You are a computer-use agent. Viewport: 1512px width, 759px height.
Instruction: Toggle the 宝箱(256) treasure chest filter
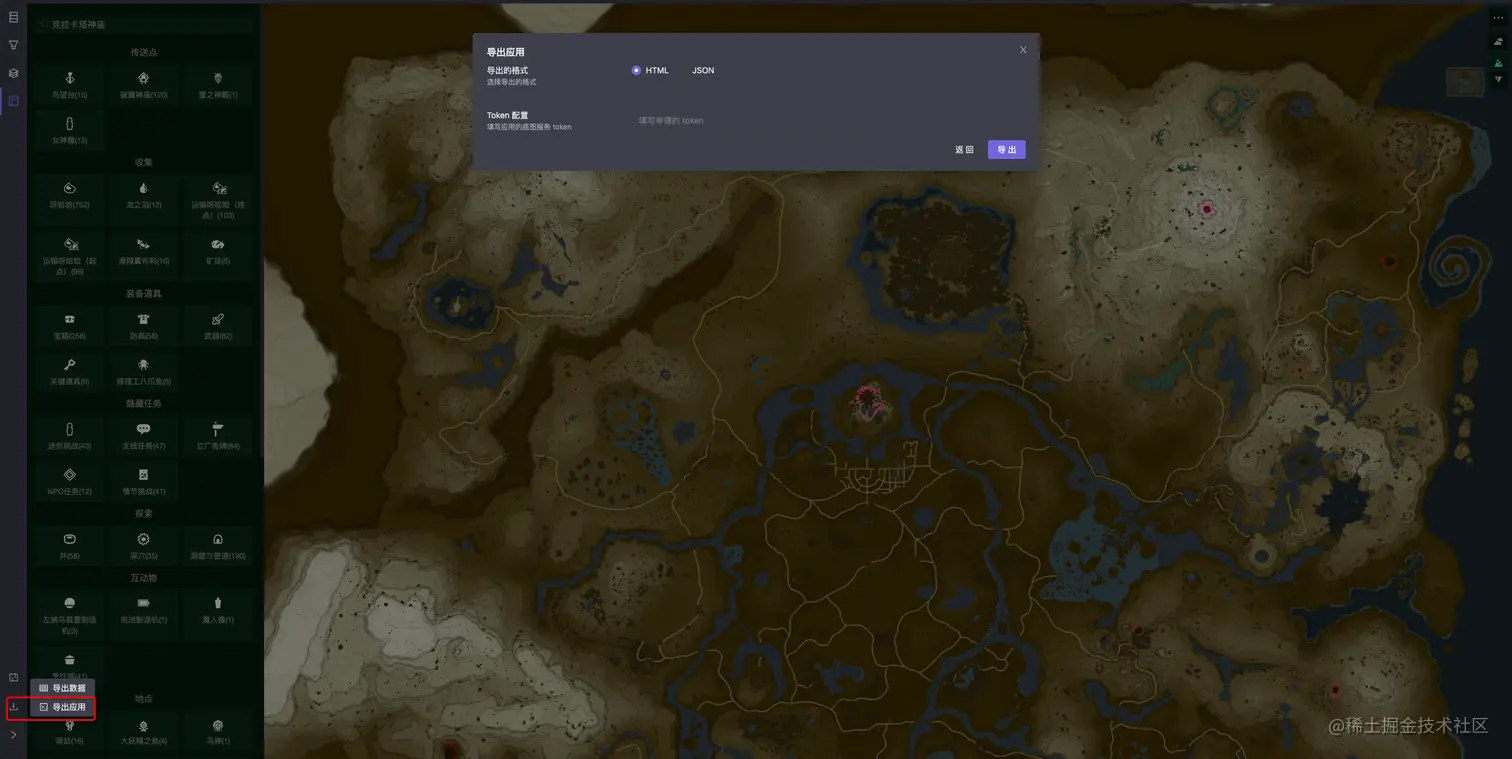point(70,325)
